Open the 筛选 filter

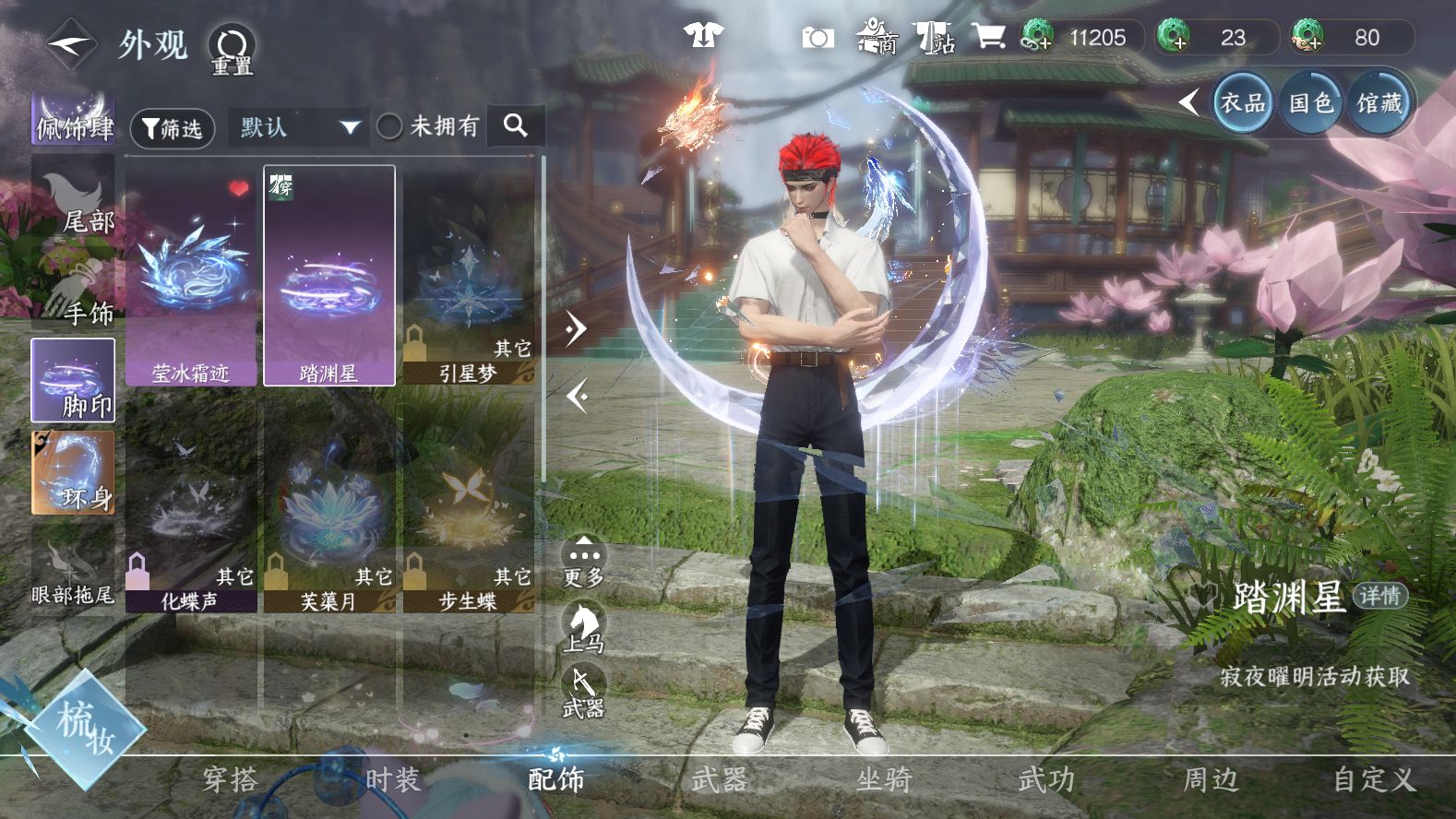[x=173, y=128]
